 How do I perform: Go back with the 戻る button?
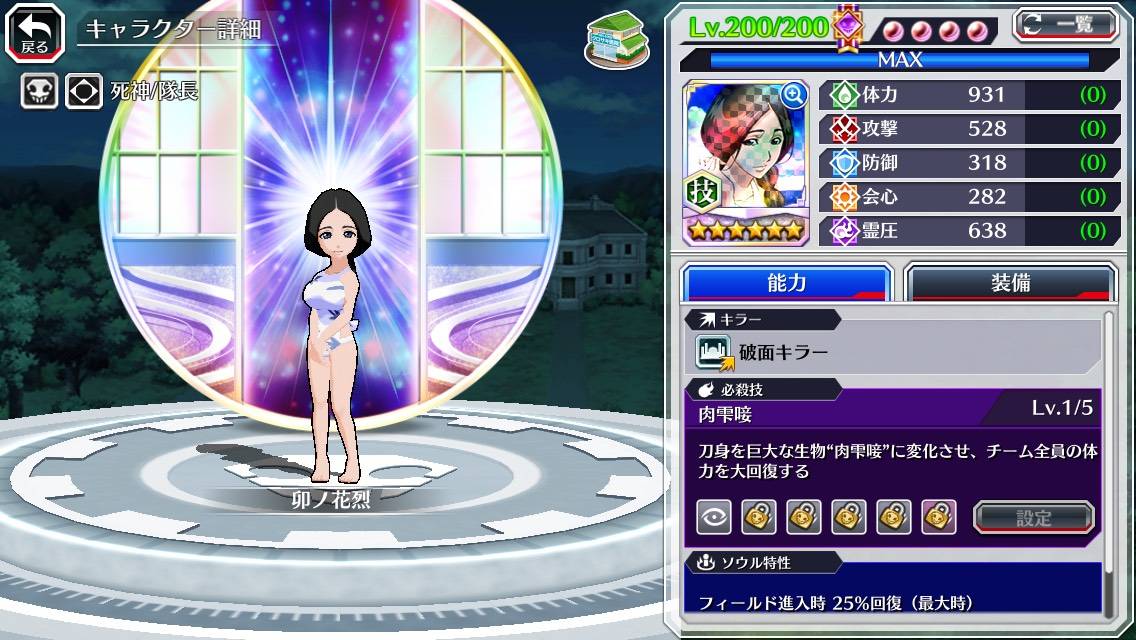(x=35, y=31)
